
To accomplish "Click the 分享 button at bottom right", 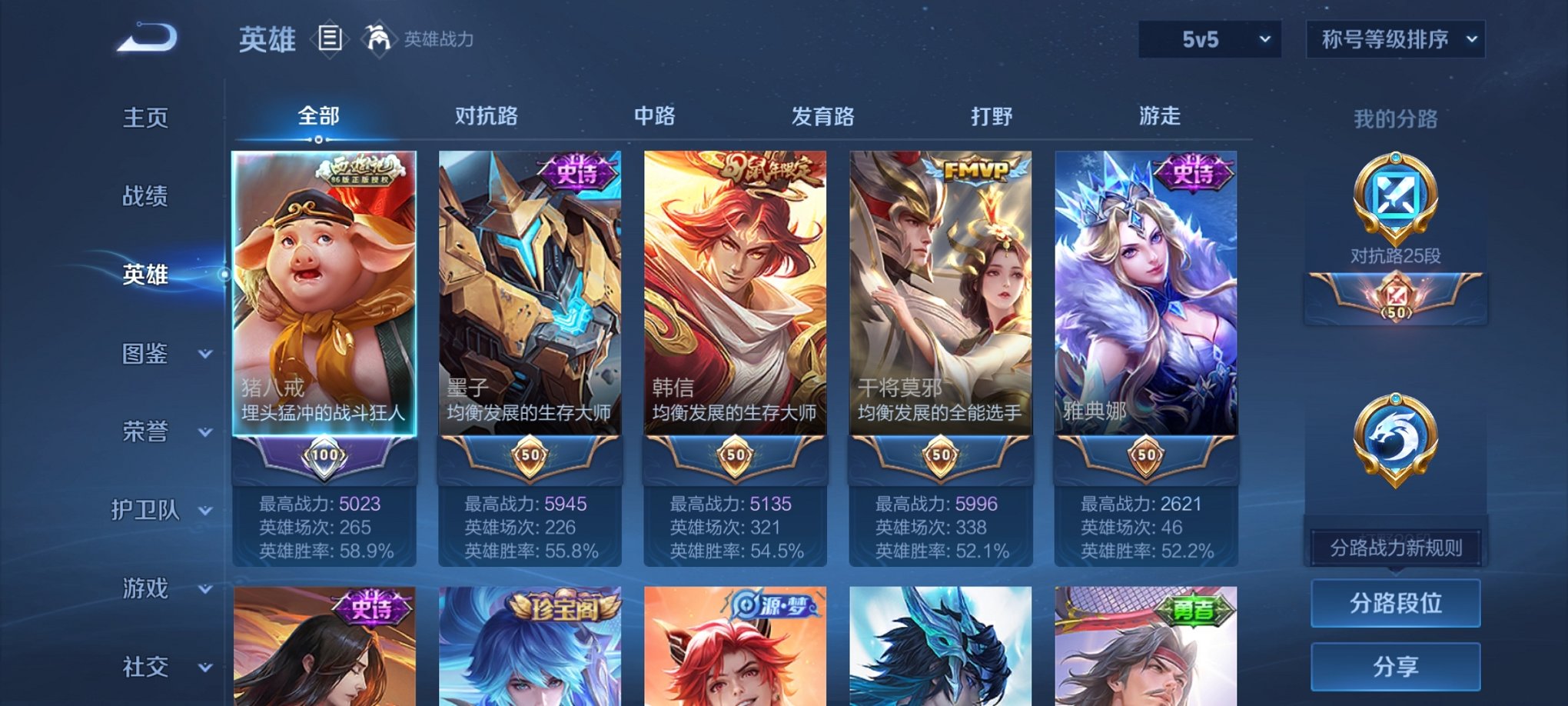I will pos(1394,666).
